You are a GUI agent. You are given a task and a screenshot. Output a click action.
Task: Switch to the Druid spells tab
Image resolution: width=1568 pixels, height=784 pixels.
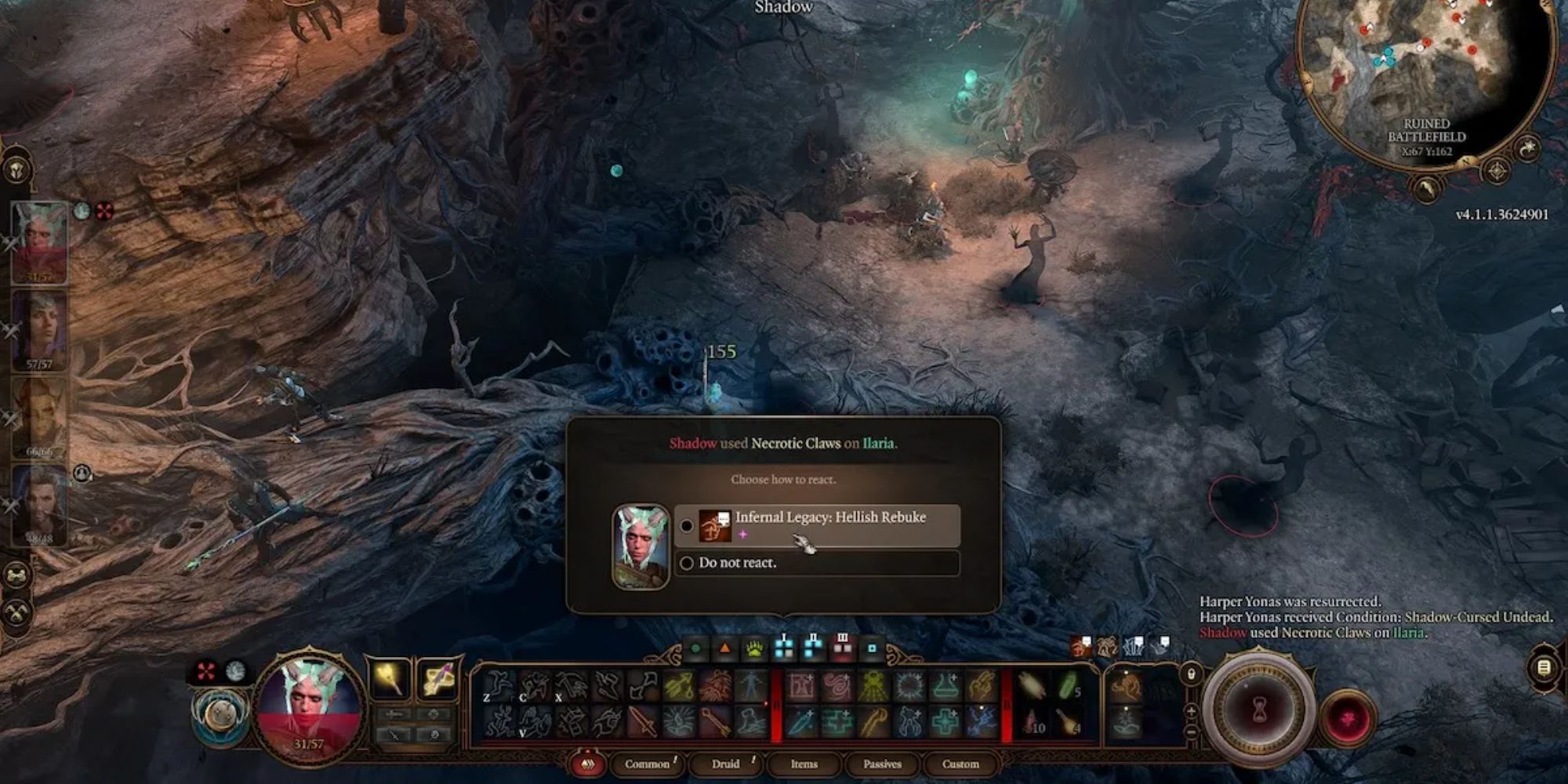click(x=728, y=764)
